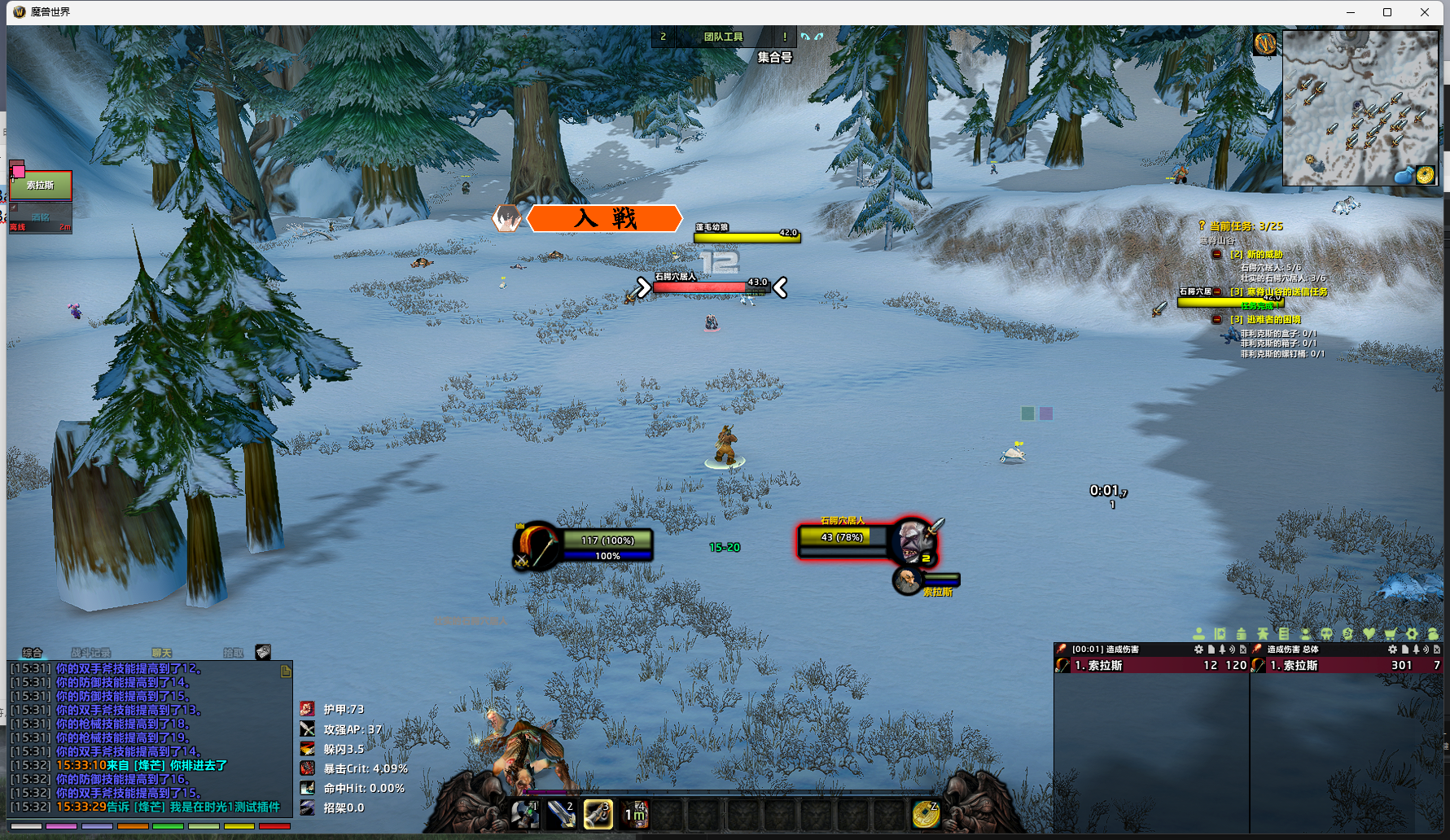This screenshot has height=840, width=1450.
Task: Open the 团队工具 raid tools button
Action: 723,37
